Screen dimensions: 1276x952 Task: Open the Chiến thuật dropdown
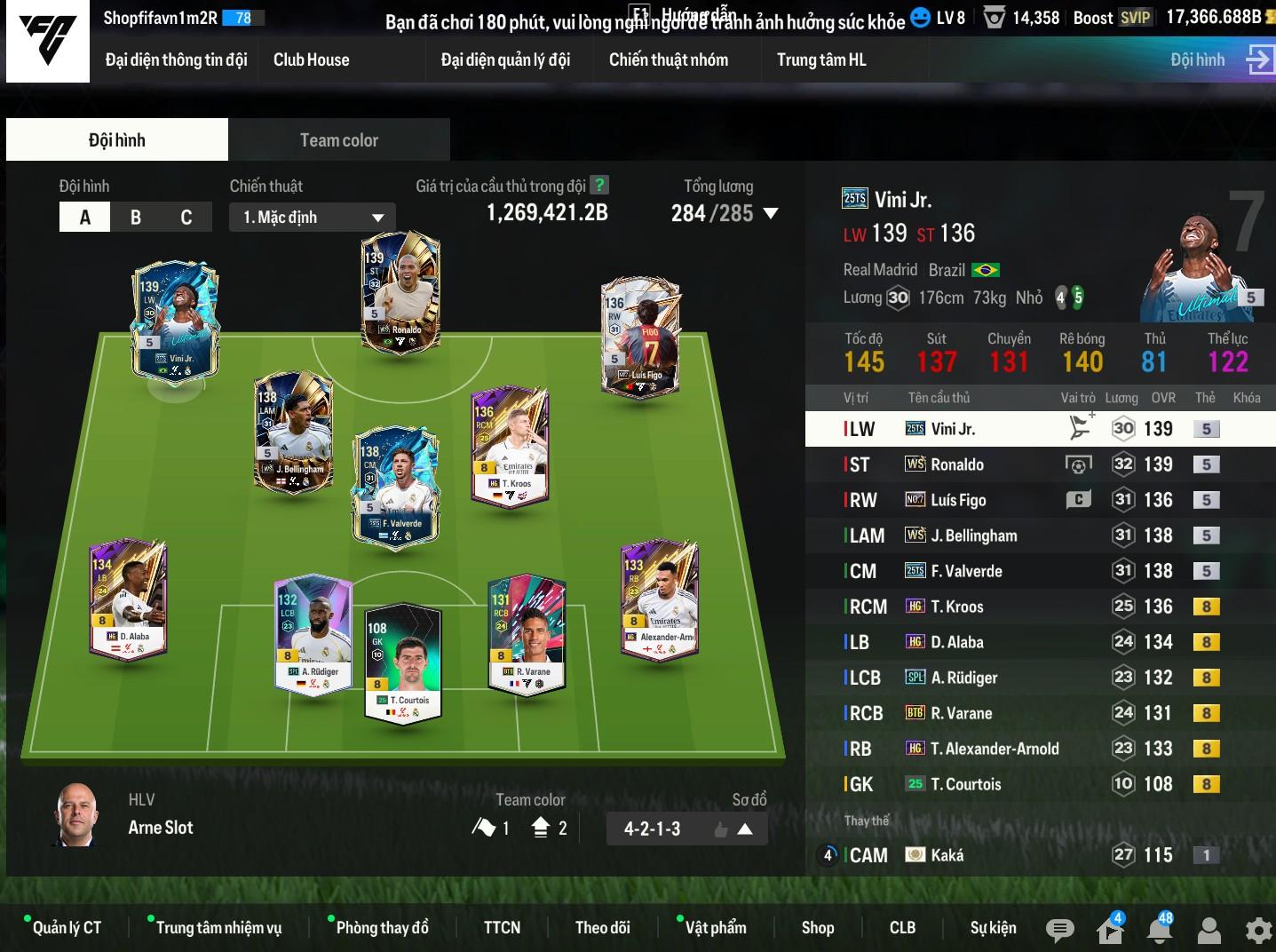pyautogui.click(x=313, y=218)
